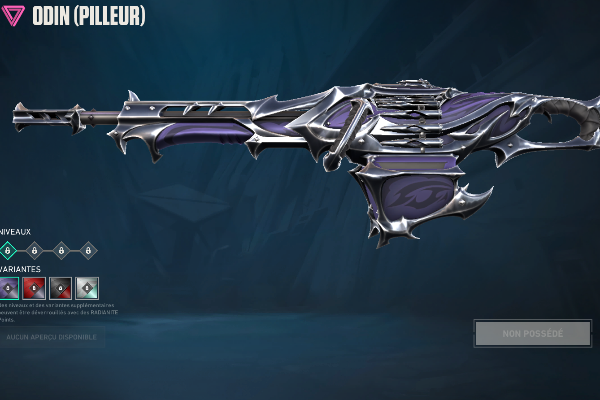600x400 pixels.
Task: Select the purple variant swatch
Action: (8, 287)
